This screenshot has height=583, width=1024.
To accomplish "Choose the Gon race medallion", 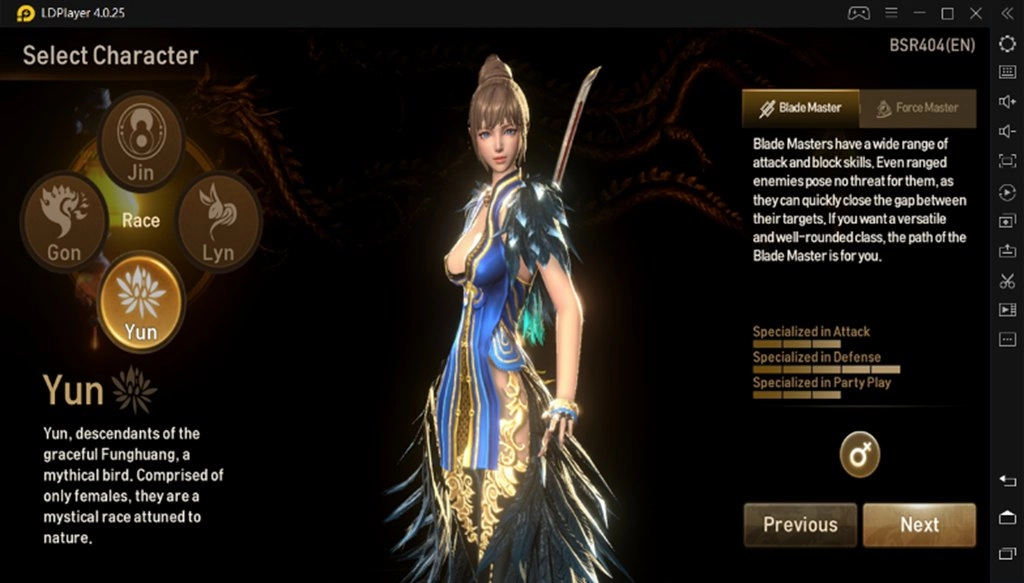I will point(64,222).
